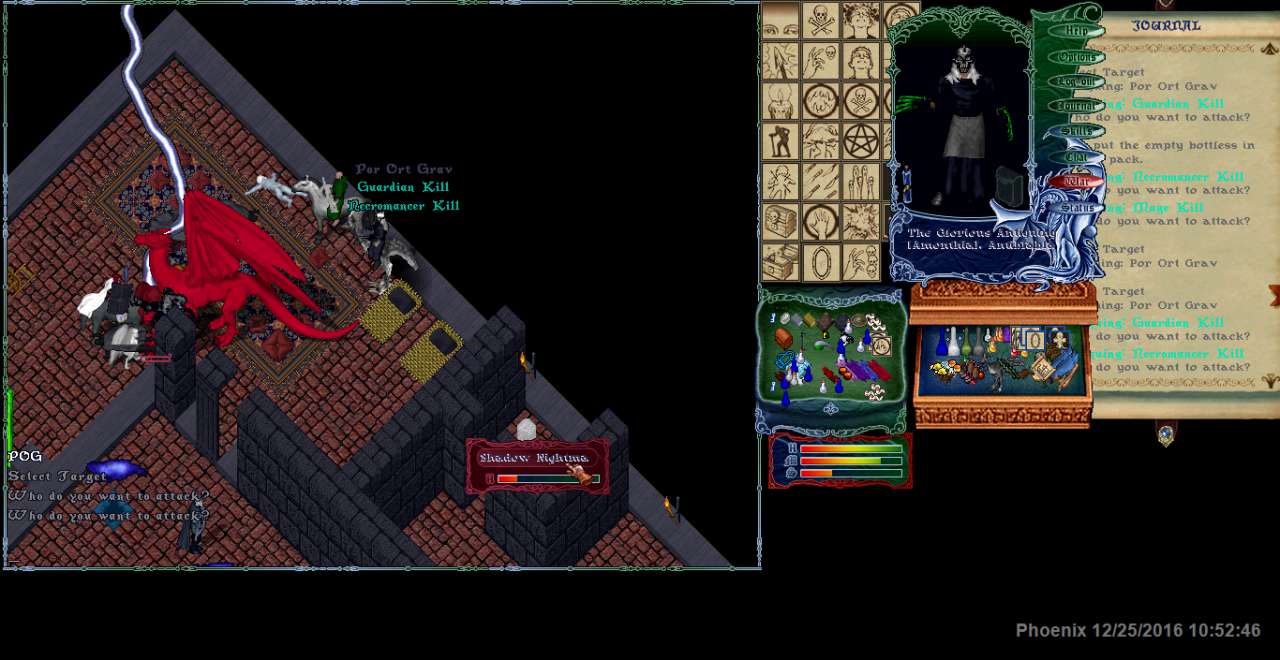The width and height of the screenshot is (1280, 660).
Task: Show the character Status
Action: [x=1077, y=208]
